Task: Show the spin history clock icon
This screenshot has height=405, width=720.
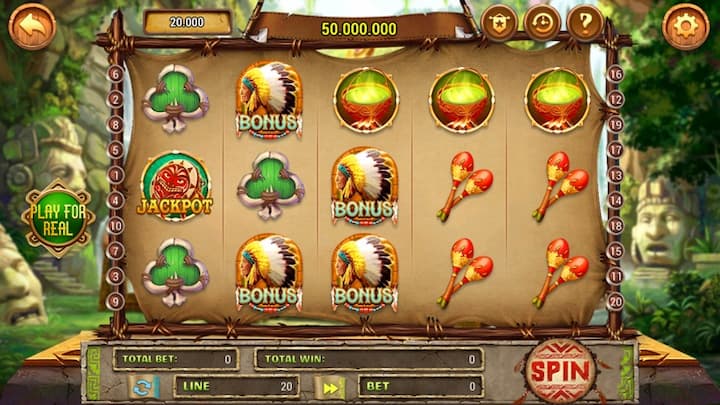Action: (542, 23)
